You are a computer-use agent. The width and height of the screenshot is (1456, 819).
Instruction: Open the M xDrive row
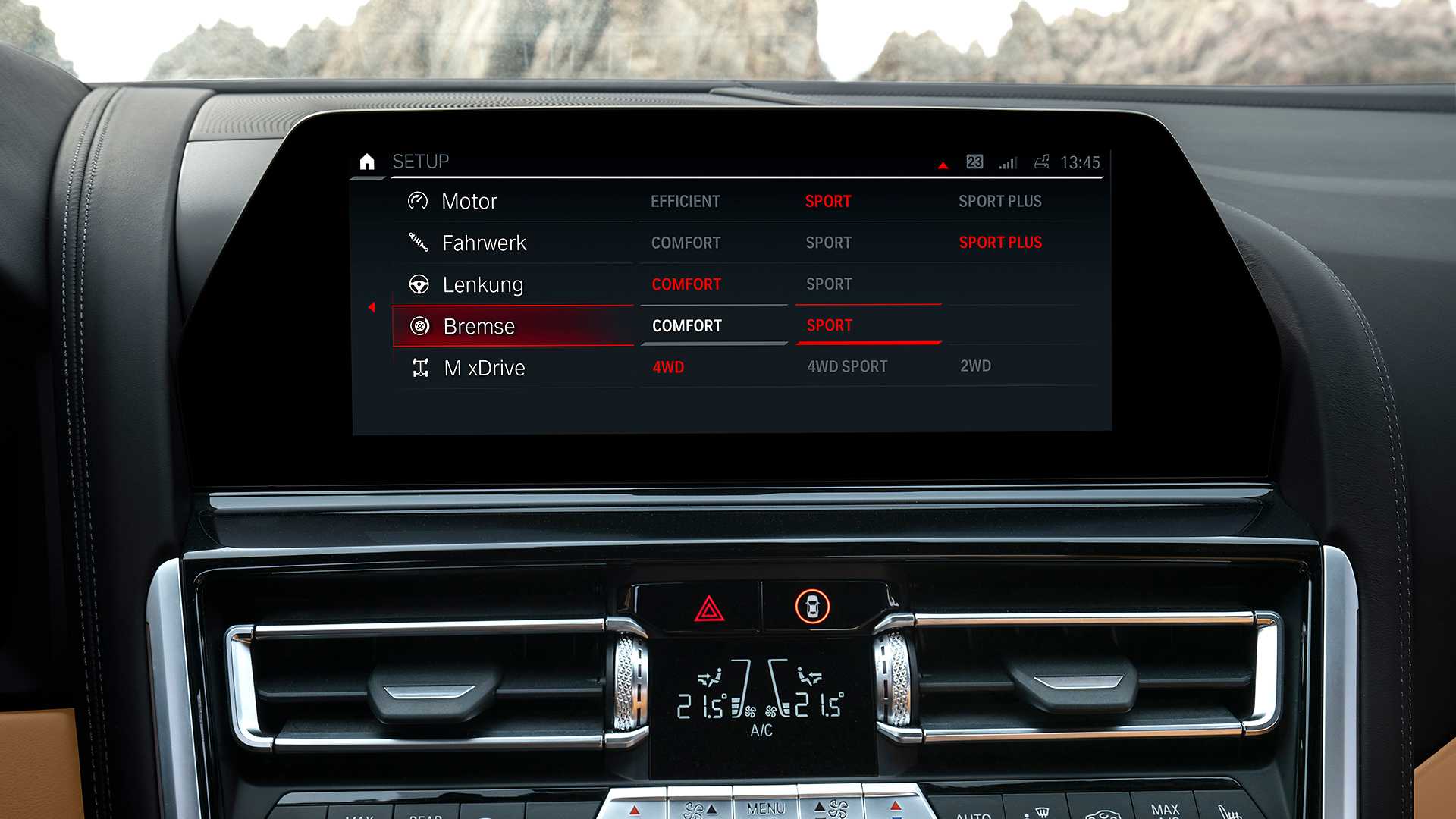[x=484, y=368]
